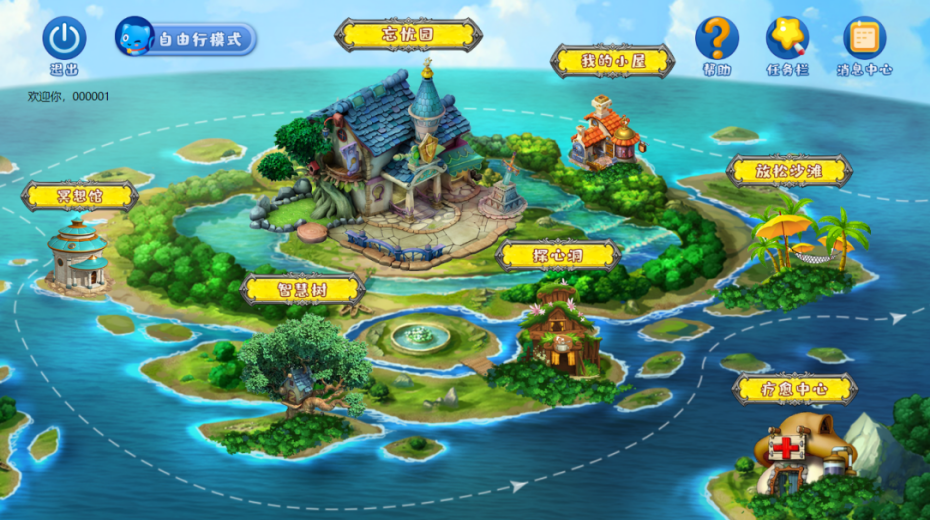This screenshot has width=930, height=520.
Task: Open the 消息中心 message center icon
Action: pos(864,39)
